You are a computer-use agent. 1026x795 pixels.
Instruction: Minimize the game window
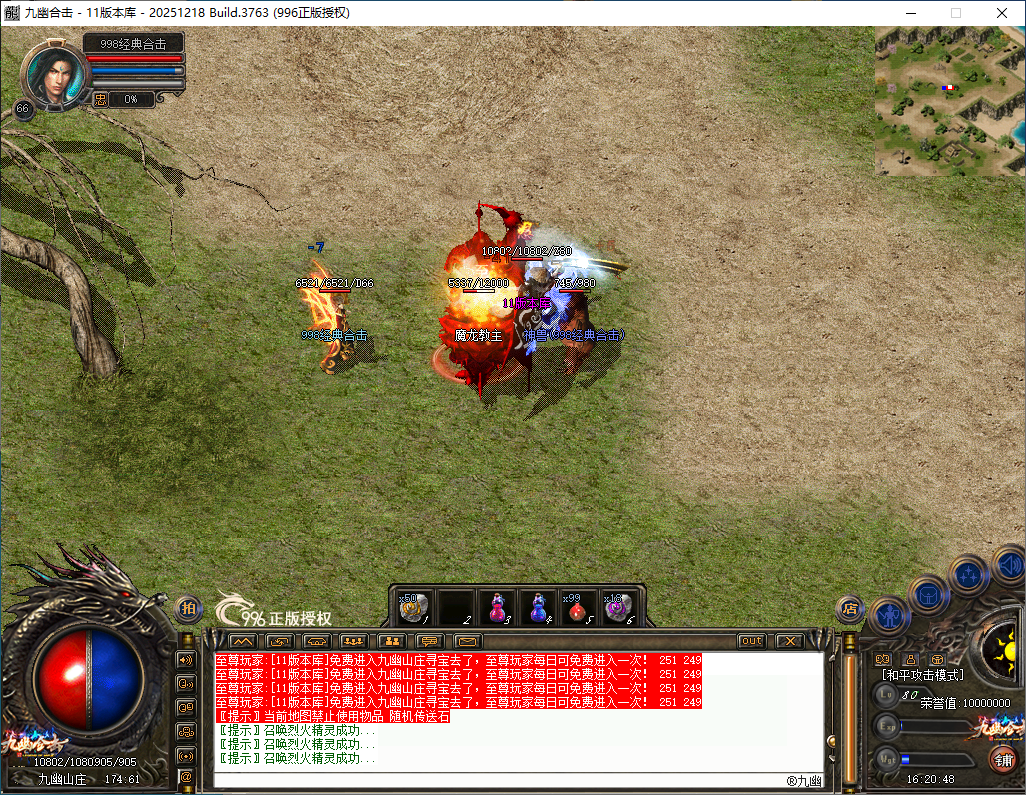911,13
